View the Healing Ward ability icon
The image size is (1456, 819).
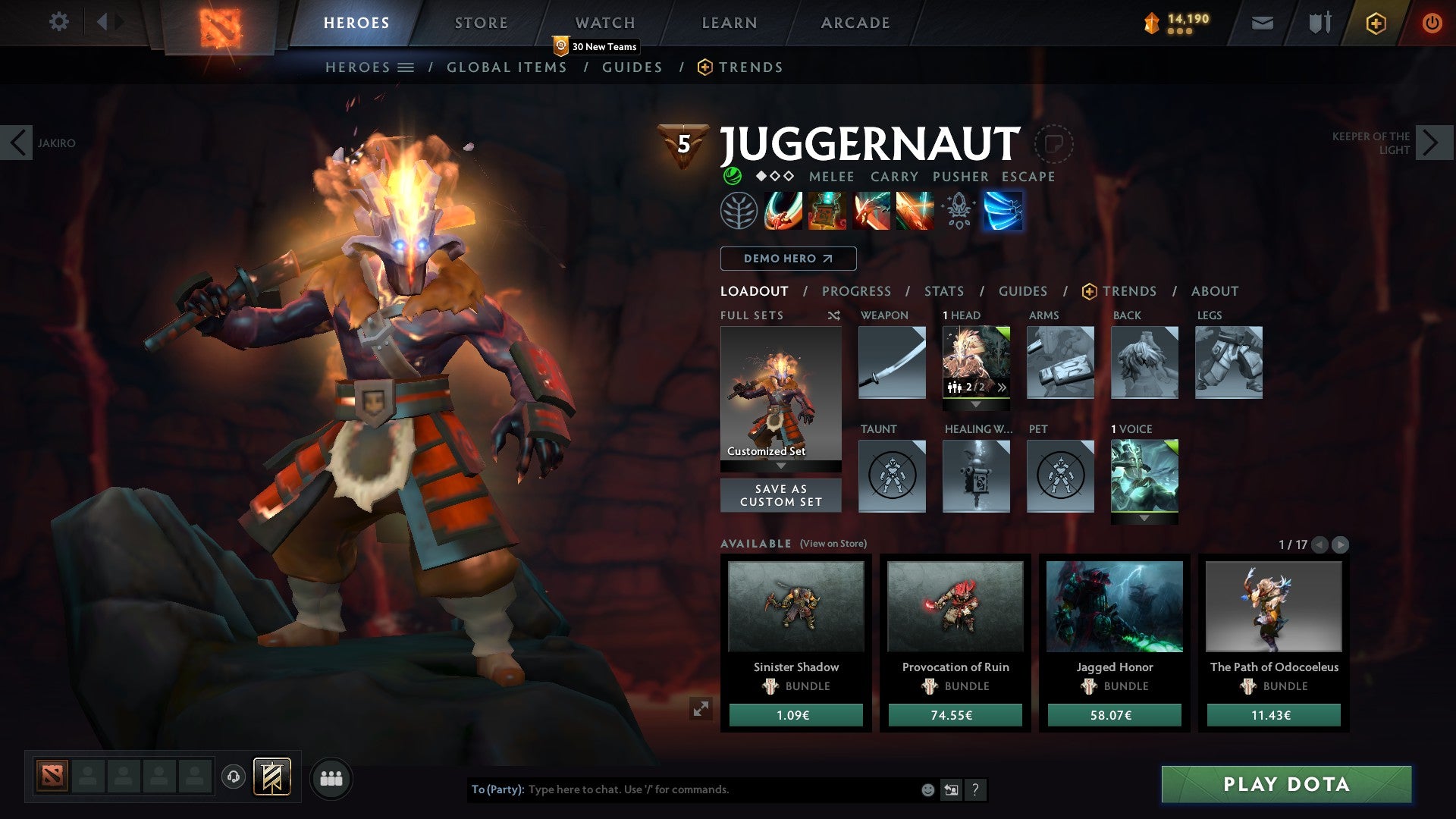[x=826, y=211]
